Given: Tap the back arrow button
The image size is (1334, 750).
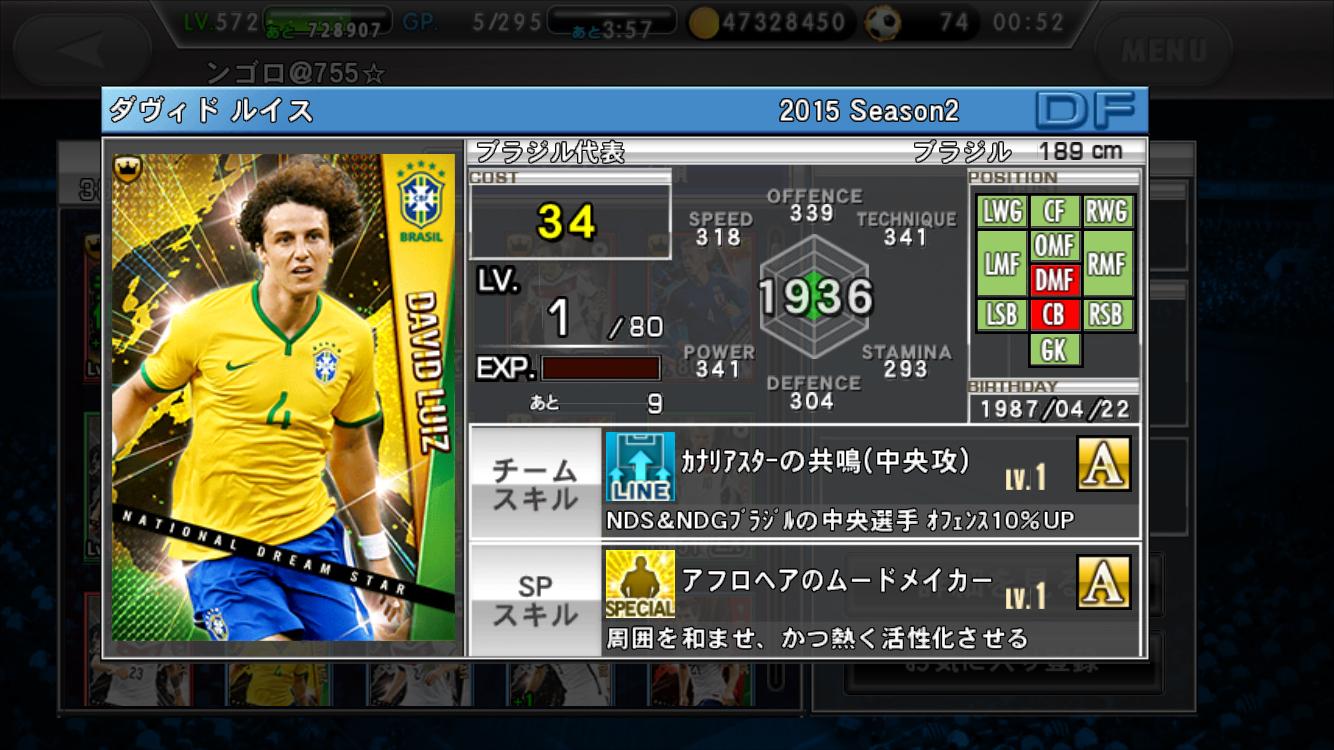Looking at the screenshot, I should [x=82, y=49].
